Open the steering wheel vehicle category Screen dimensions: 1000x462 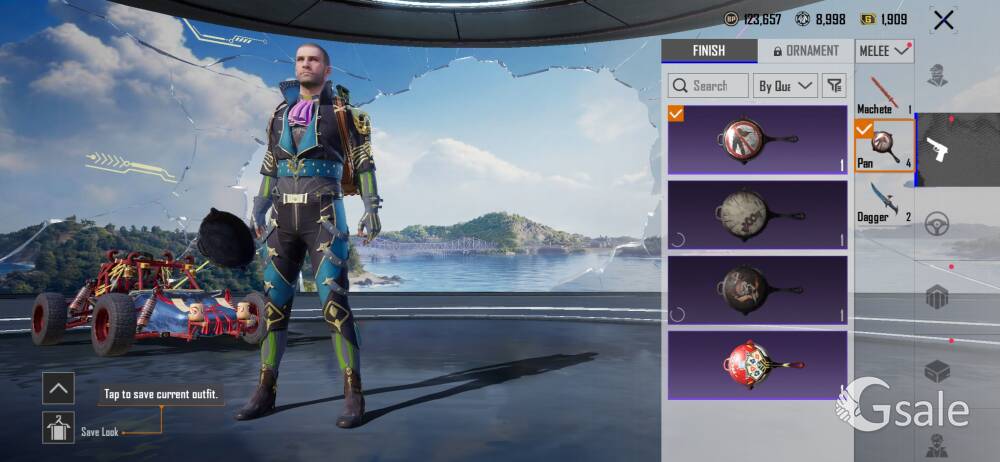tap(937, 223)
